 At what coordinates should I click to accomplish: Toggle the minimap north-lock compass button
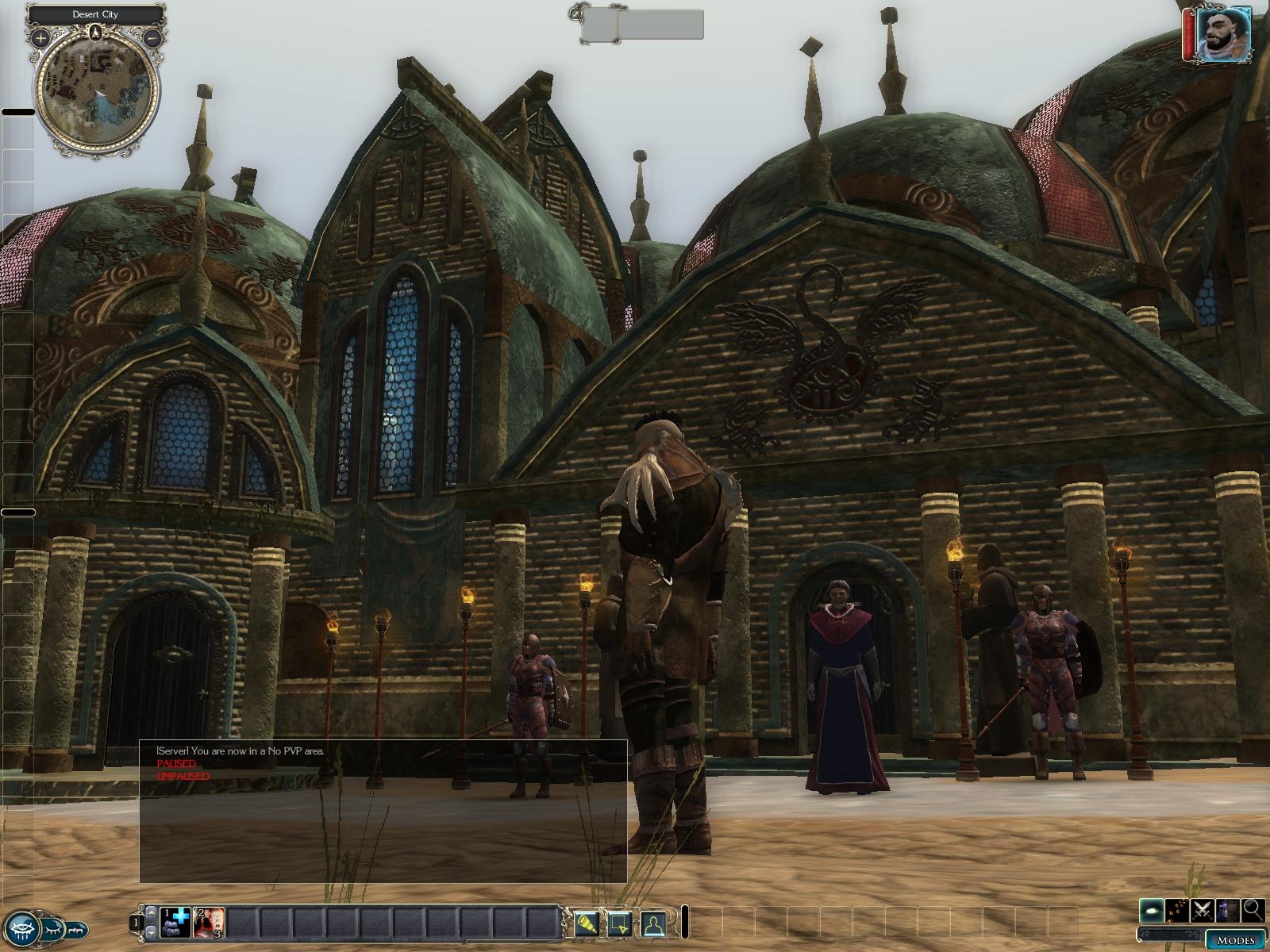point(96,33)
